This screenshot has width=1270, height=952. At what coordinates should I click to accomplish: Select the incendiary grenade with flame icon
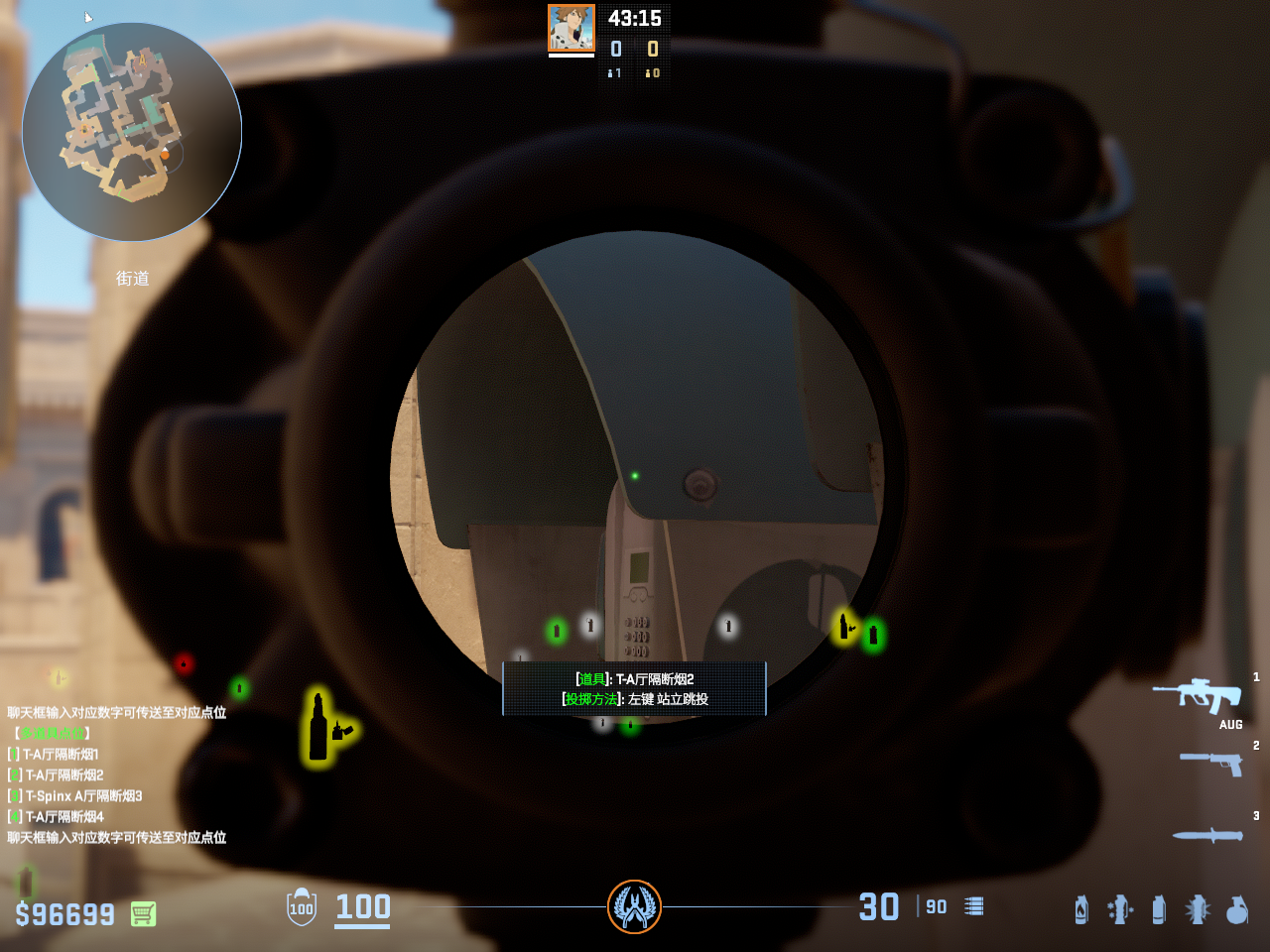1080,909
